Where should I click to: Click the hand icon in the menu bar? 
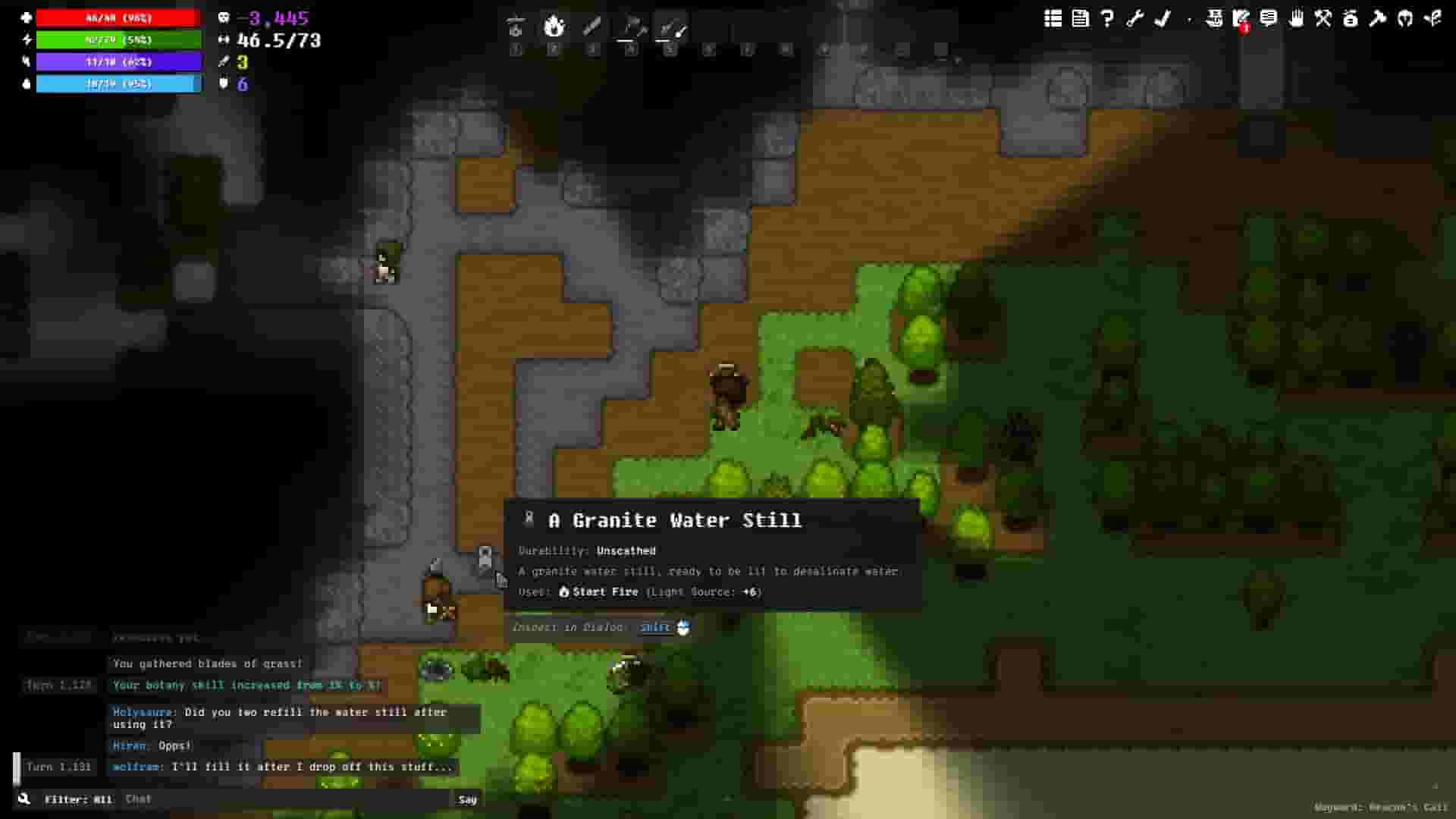point(1298,20)
